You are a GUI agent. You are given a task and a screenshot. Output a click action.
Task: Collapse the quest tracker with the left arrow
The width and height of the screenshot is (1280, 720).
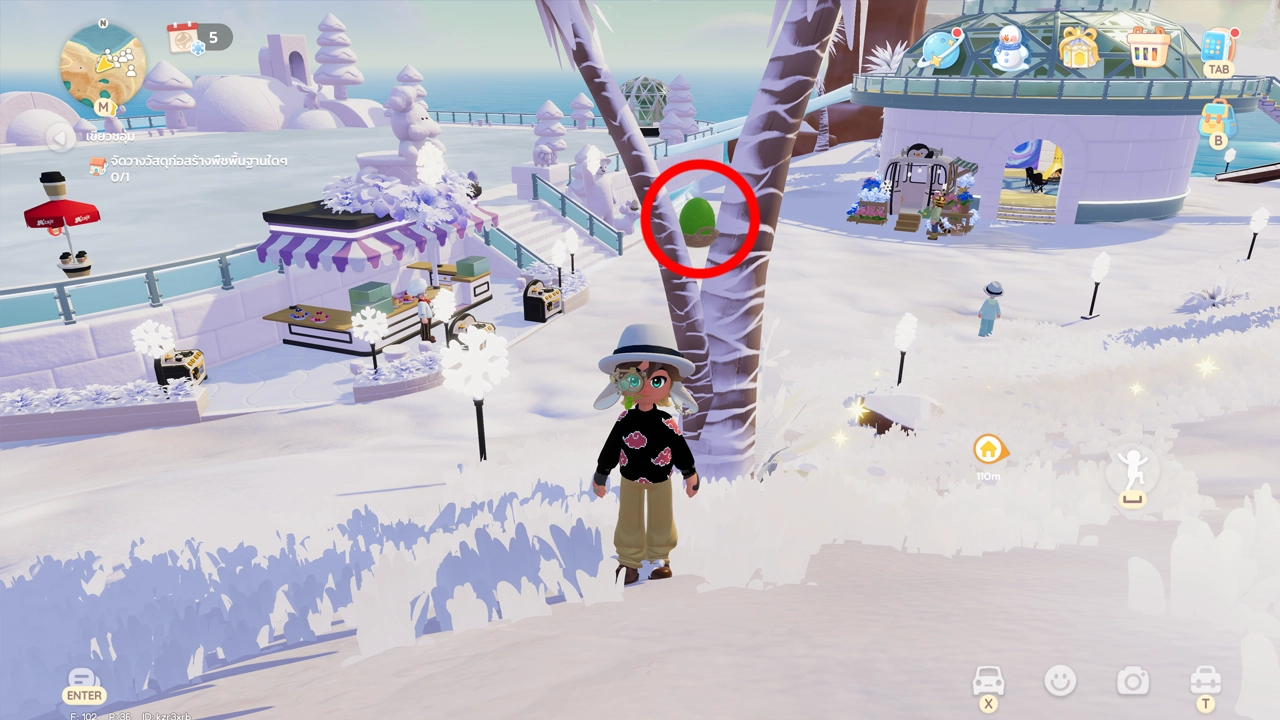coord(61,137)
